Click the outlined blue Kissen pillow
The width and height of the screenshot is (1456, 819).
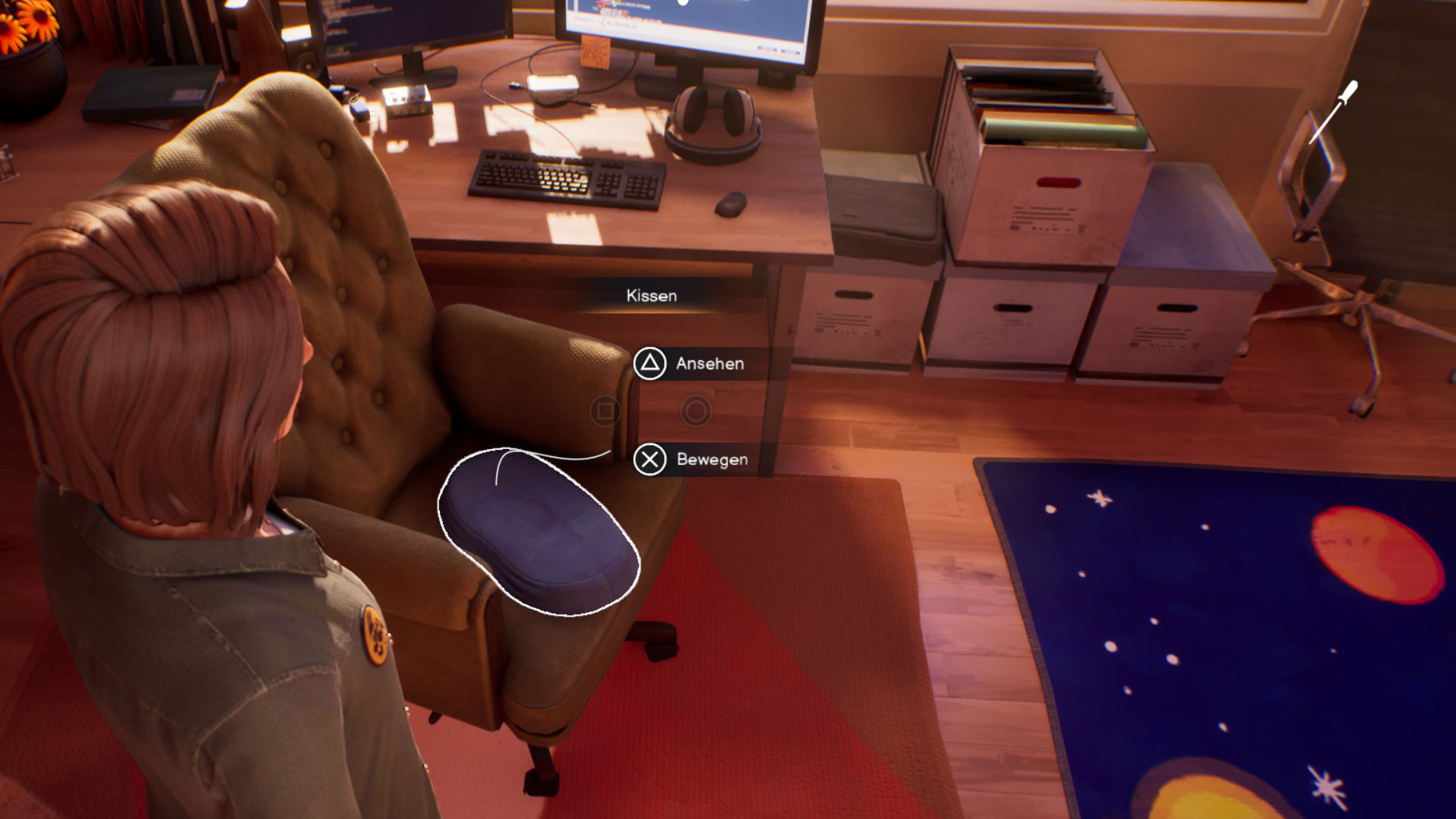tap(540, 533)
